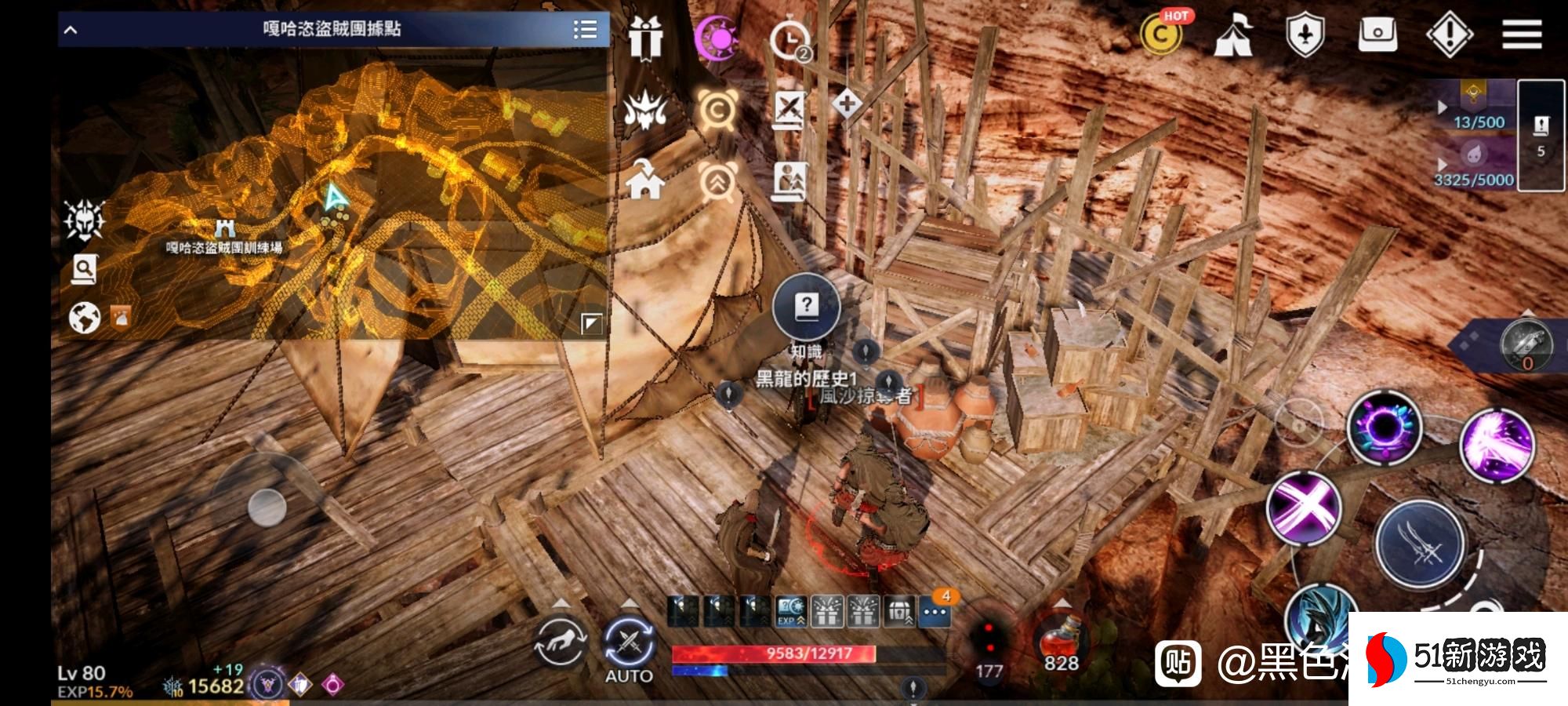The width and height of the screenshot is (1568, 706).
Task: Interact with the Knowledge question mark prompt
Action: (x=806, y=308)
